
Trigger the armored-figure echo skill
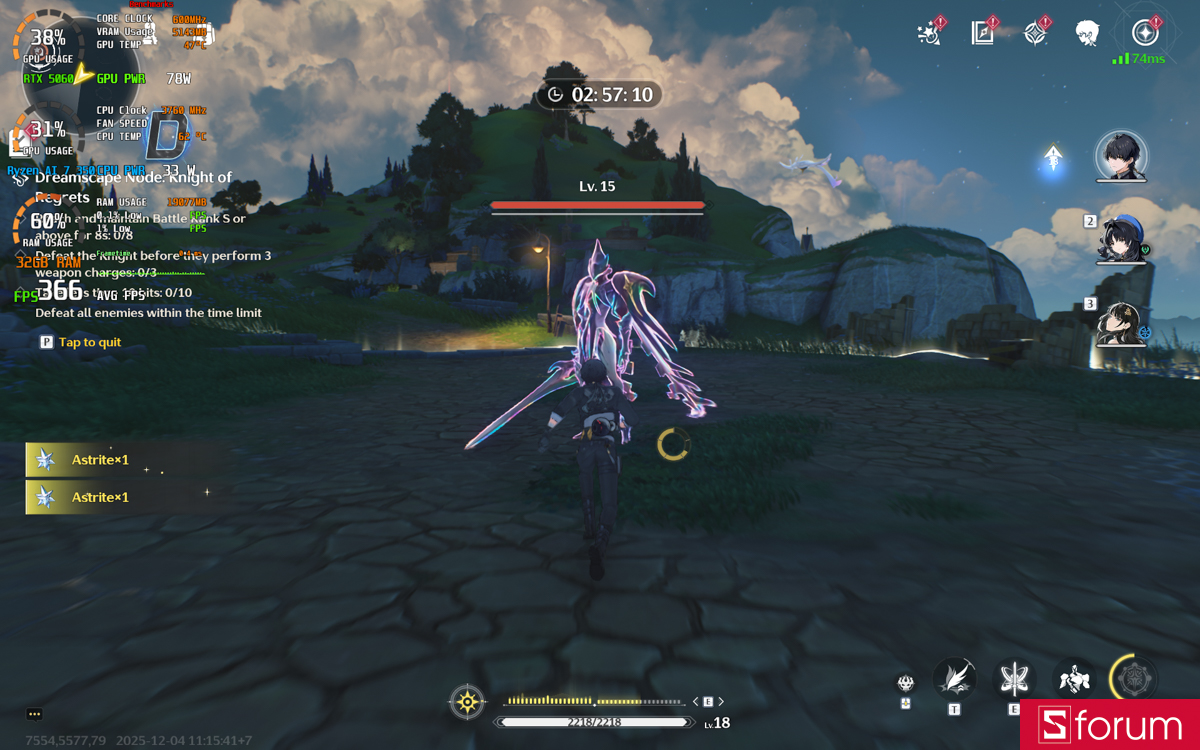1074,679
